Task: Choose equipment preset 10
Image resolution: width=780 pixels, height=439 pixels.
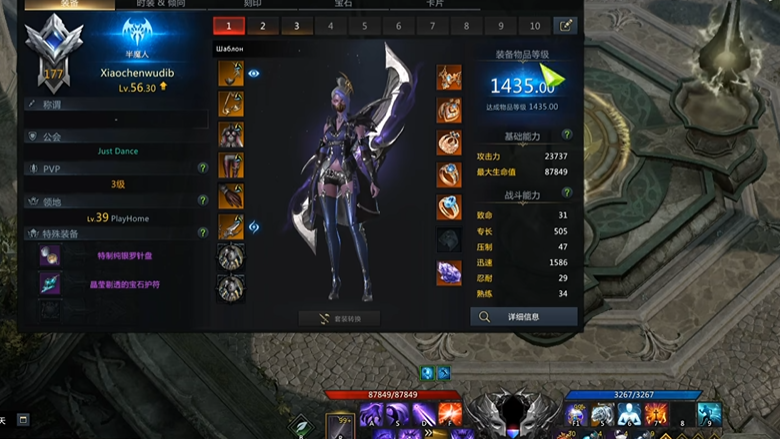Action: (535, 26)
